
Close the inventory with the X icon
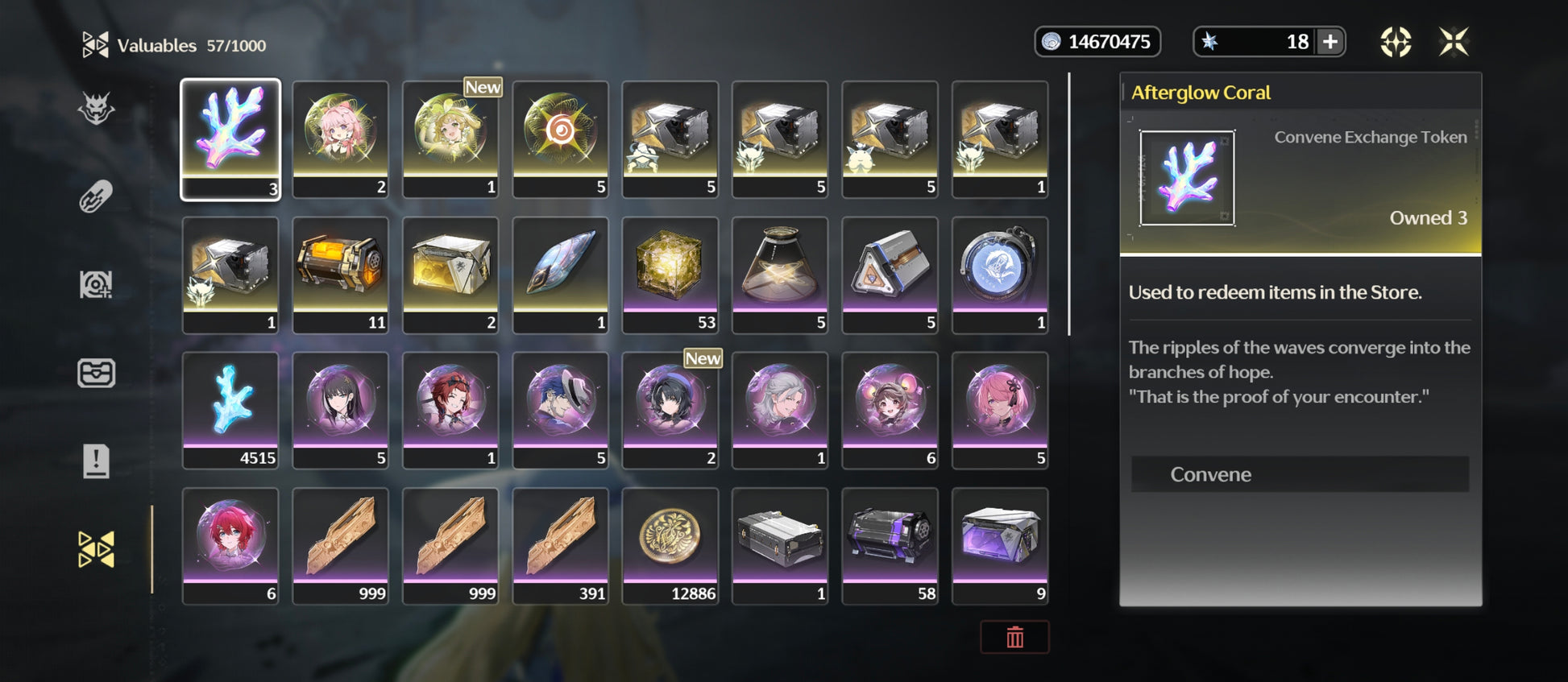(1454, 42)
